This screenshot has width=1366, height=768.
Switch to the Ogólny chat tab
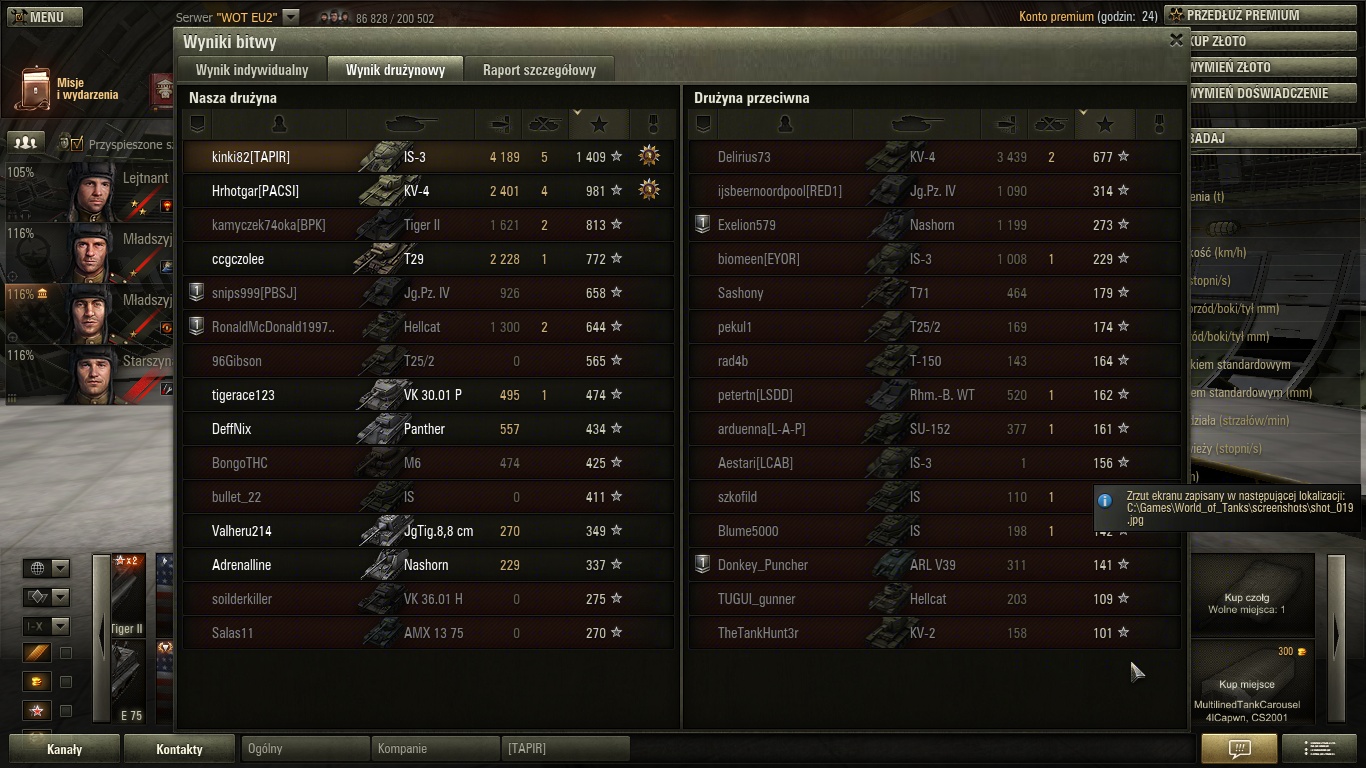point(305,748)
